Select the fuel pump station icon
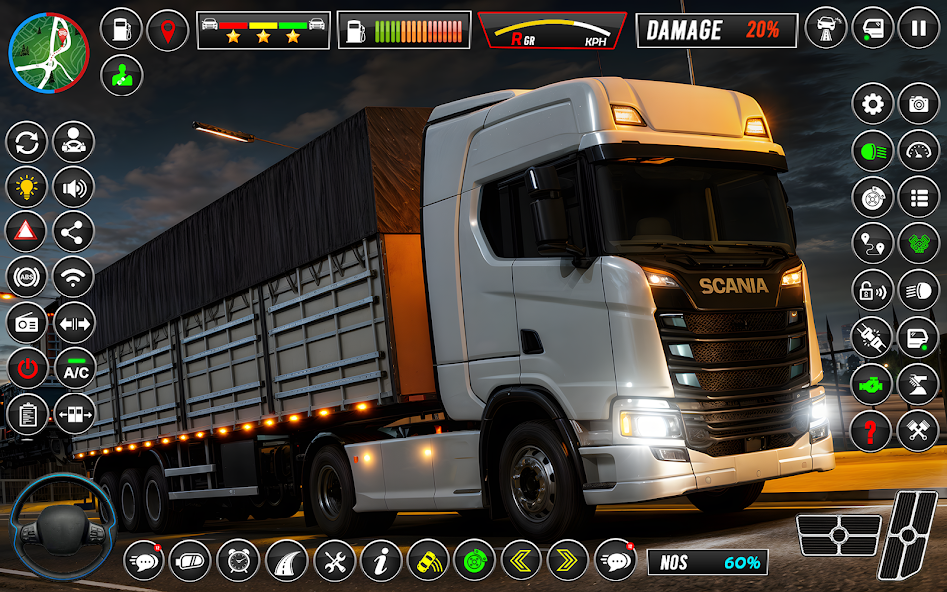The height and width of the screenshot is (592, 947). click(x=121, y=30)
